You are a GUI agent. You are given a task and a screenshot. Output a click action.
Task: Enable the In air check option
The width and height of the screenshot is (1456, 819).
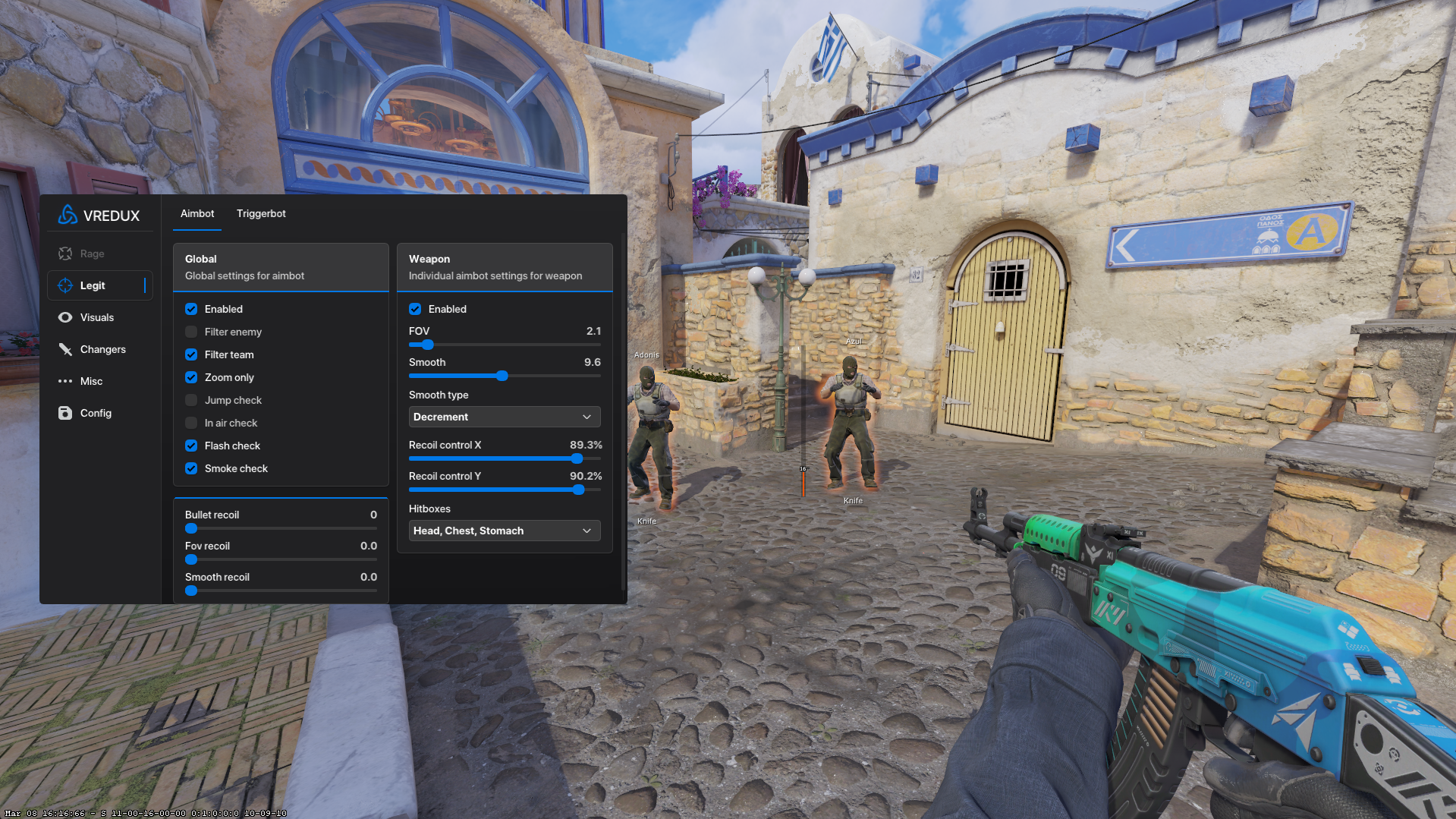point(191,423)
